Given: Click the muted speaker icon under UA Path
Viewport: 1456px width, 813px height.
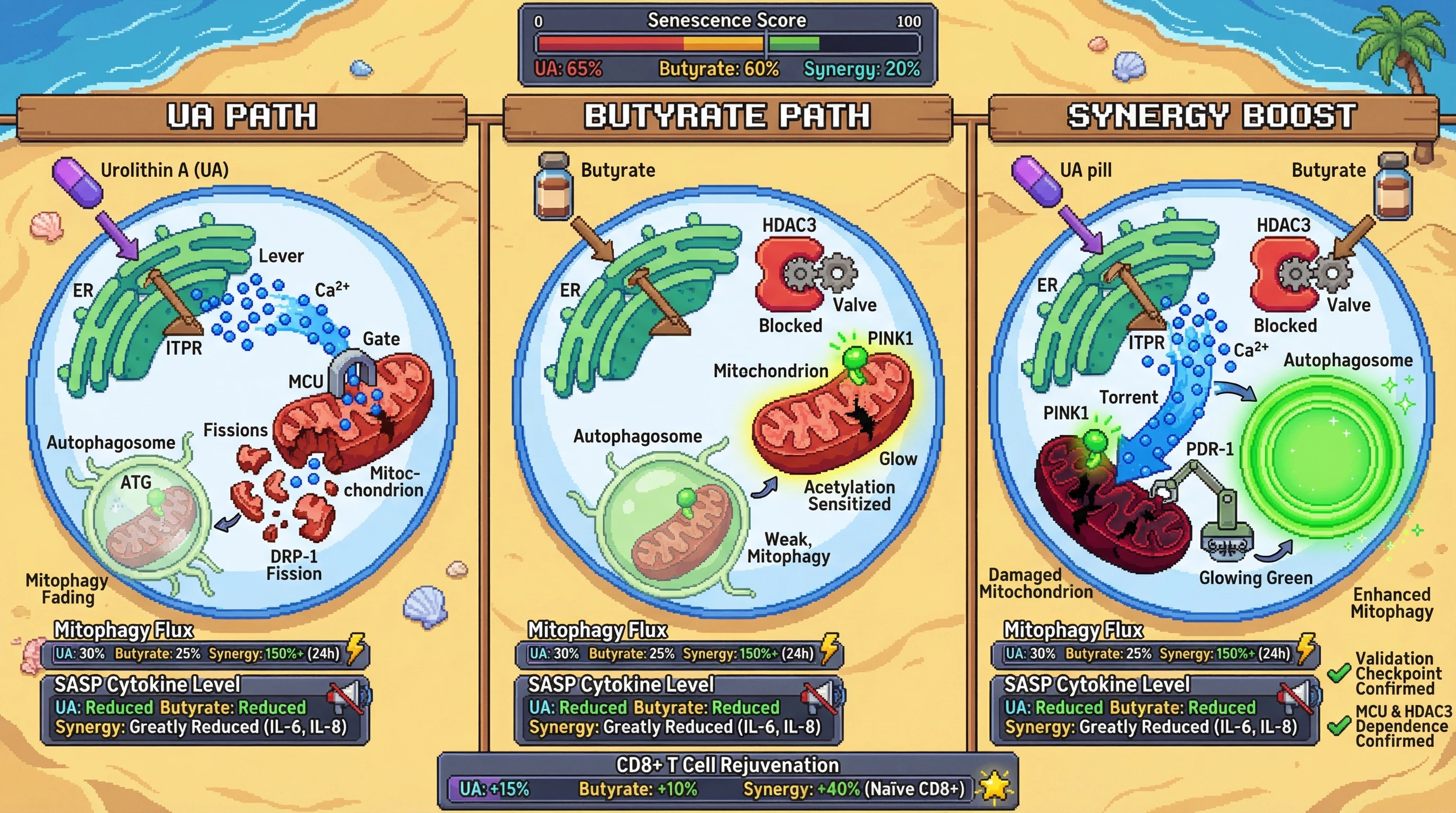Looking at the screenshot, I should (348, 697).
